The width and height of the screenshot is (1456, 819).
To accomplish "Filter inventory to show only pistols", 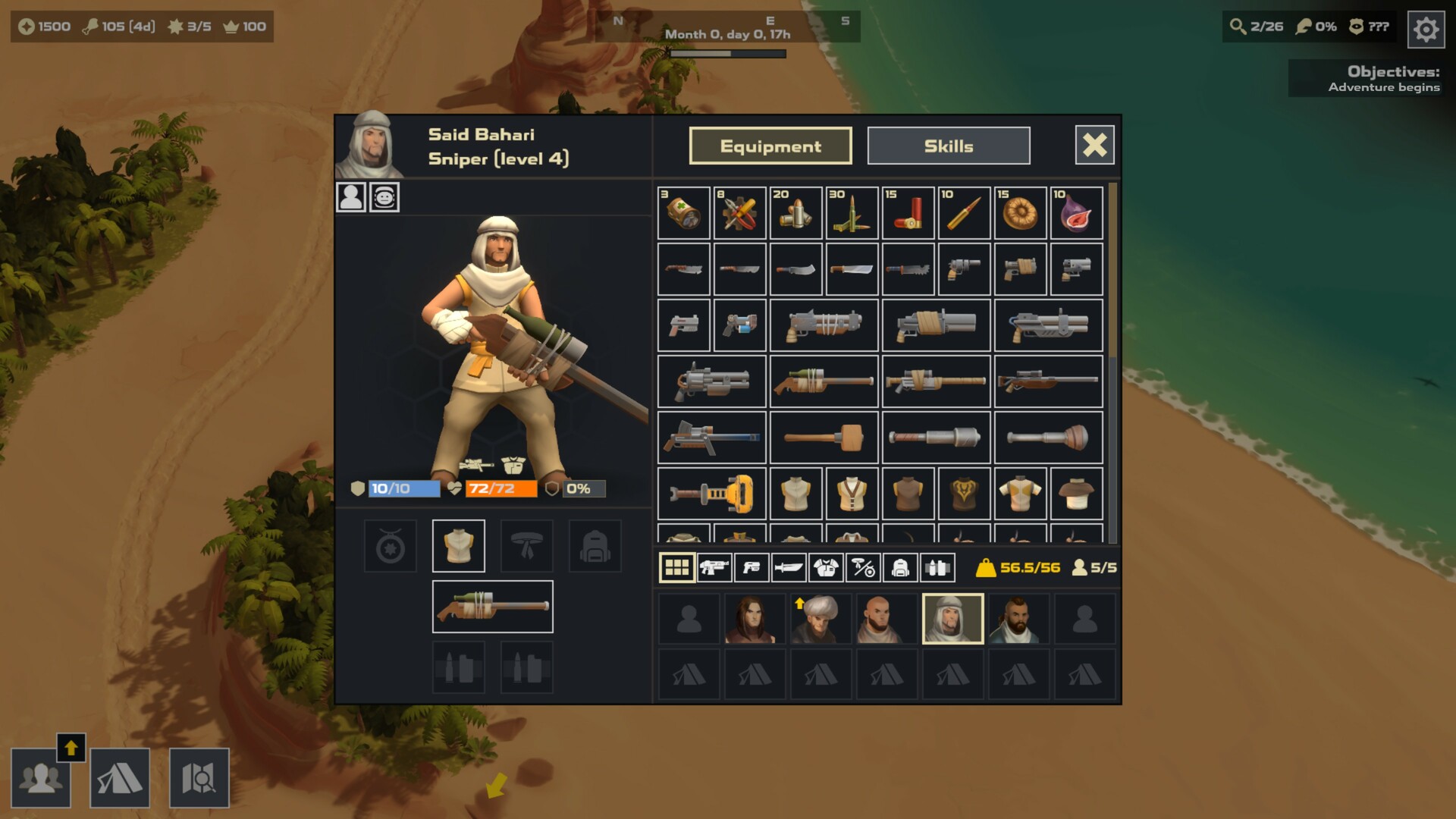I will [752, 566].
